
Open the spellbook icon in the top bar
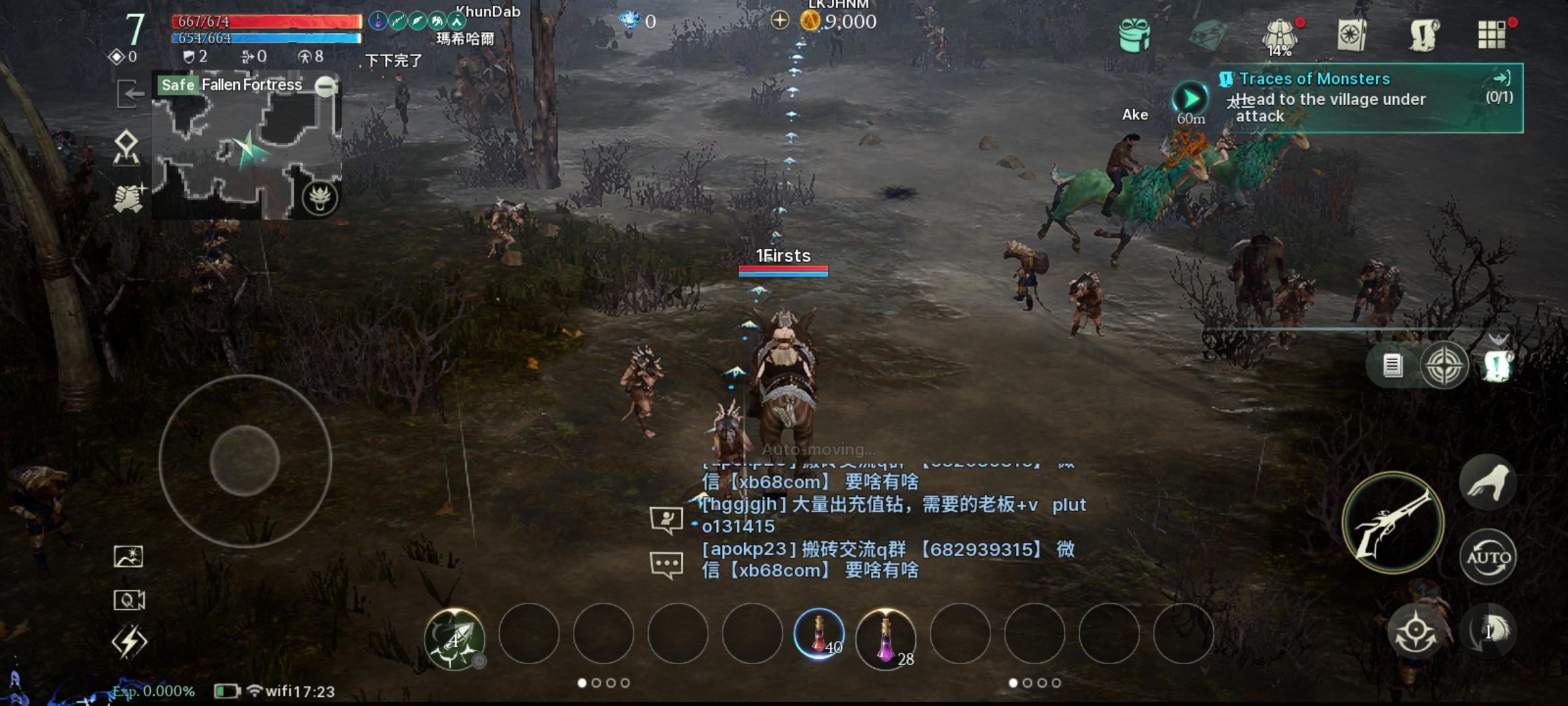[1352, 33]
